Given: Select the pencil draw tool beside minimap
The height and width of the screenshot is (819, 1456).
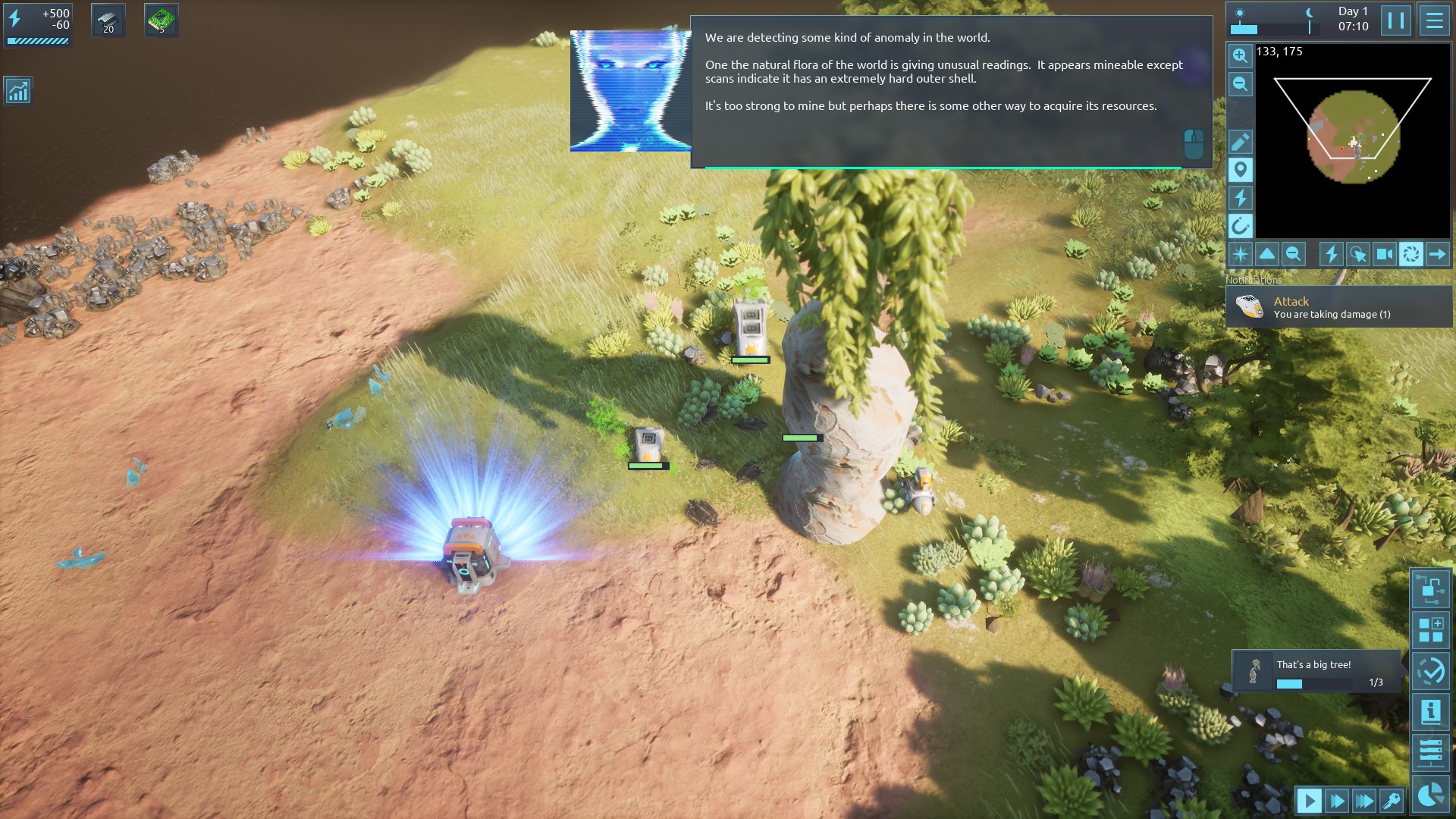Looking at the screenshot, I should 1240,142.
